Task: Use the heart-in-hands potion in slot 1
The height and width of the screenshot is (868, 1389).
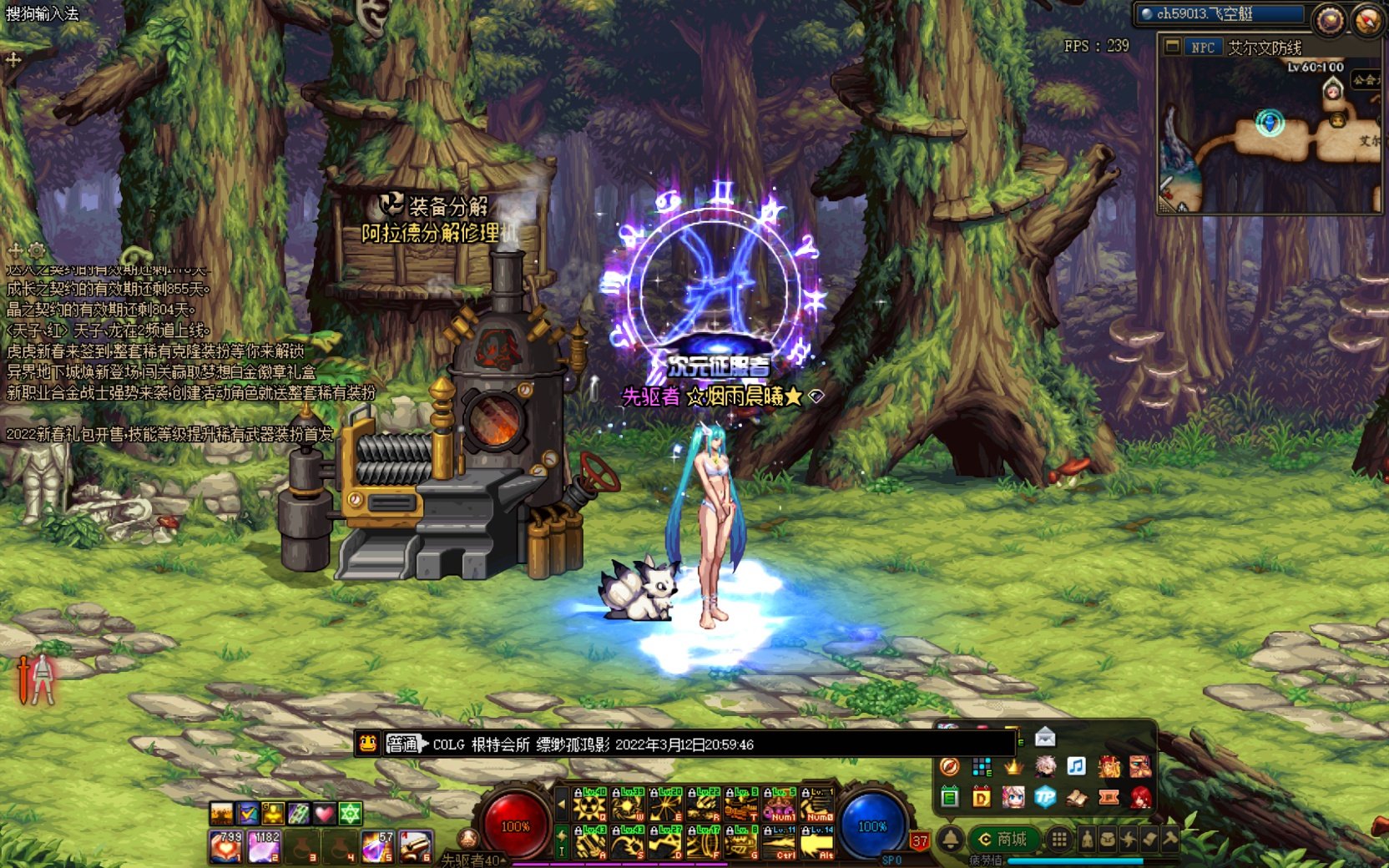Action: (225, 846)
